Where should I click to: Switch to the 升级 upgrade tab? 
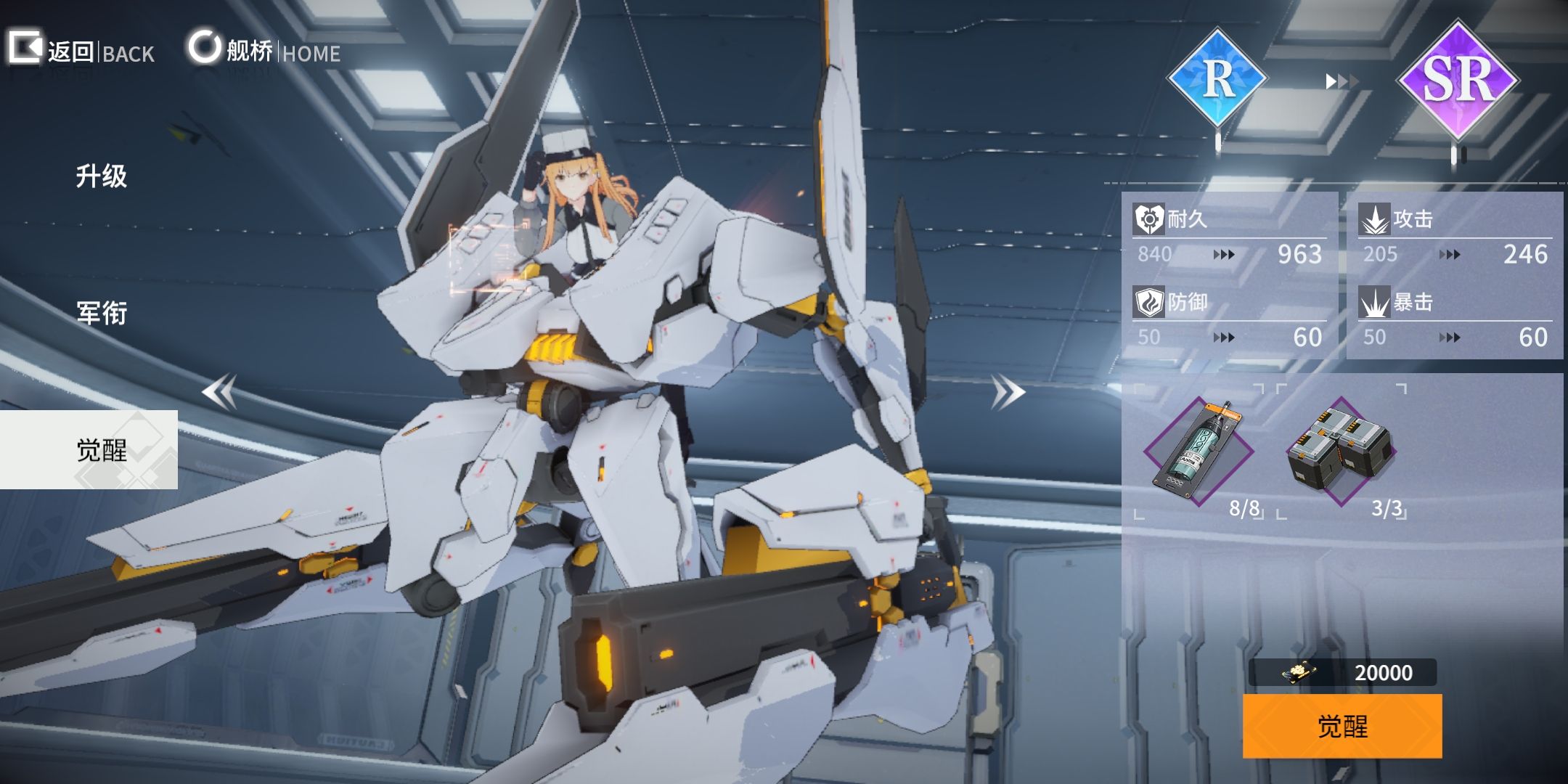tap(102, 176)
